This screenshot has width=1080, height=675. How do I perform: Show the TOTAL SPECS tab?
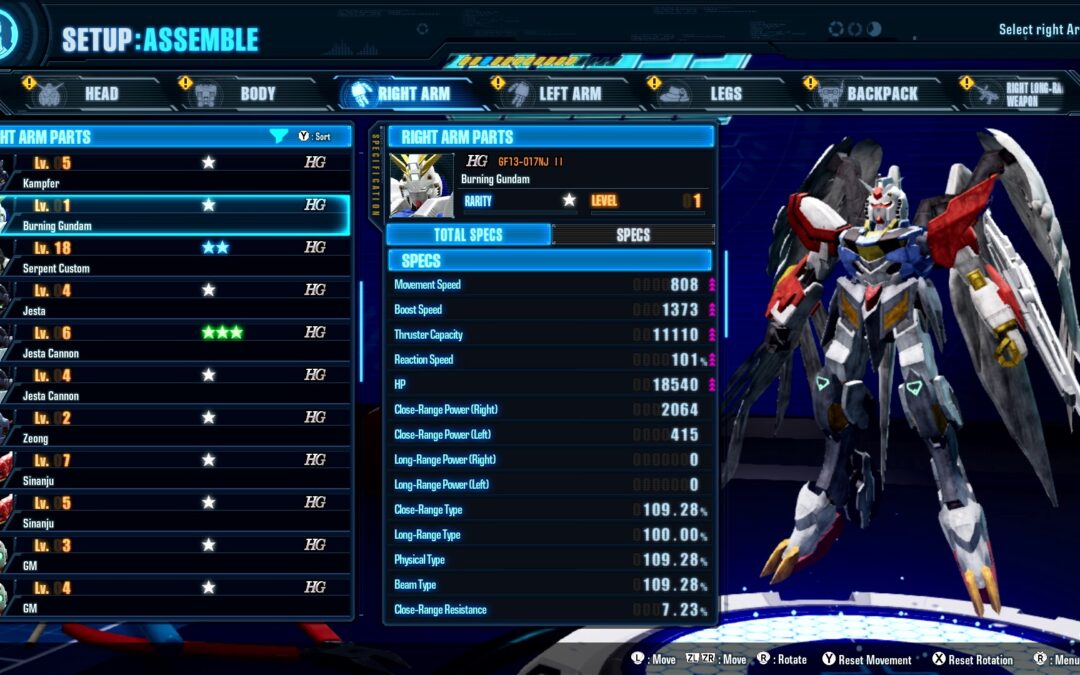point(468,235)
